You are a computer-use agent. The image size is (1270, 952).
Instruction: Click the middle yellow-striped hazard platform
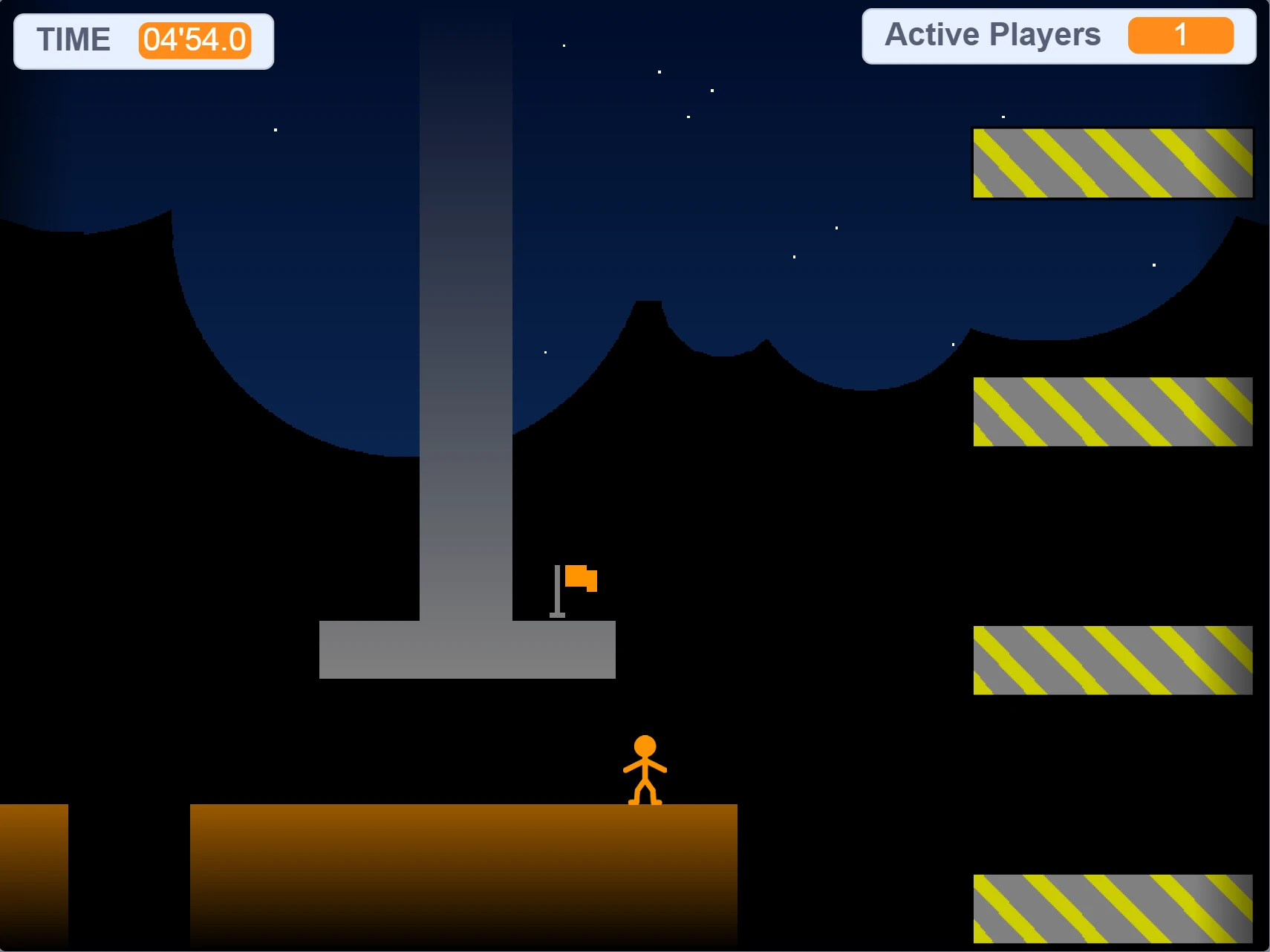1112,659
